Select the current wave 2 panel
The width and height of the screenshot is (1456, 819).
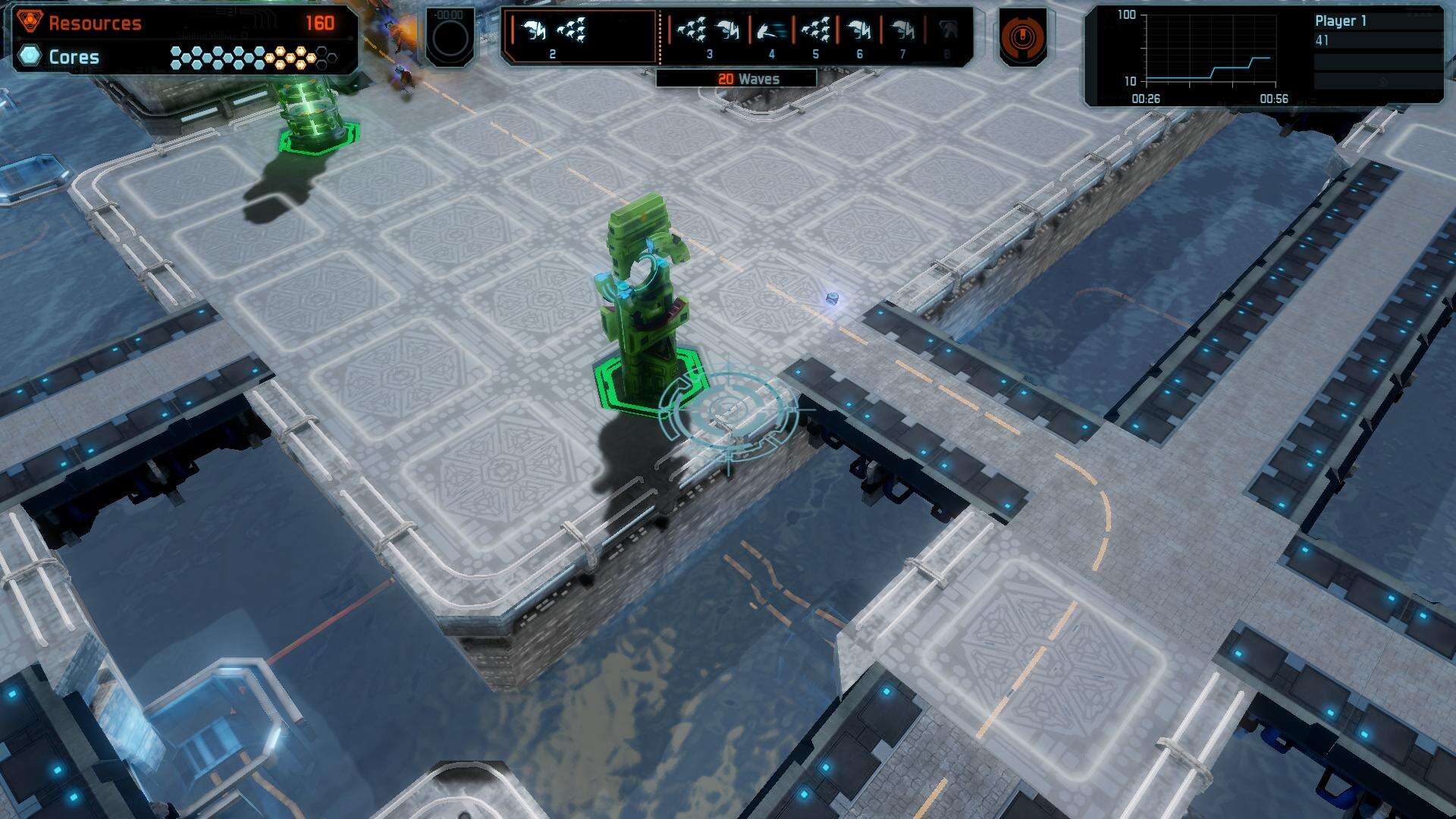tap(580, 36)
